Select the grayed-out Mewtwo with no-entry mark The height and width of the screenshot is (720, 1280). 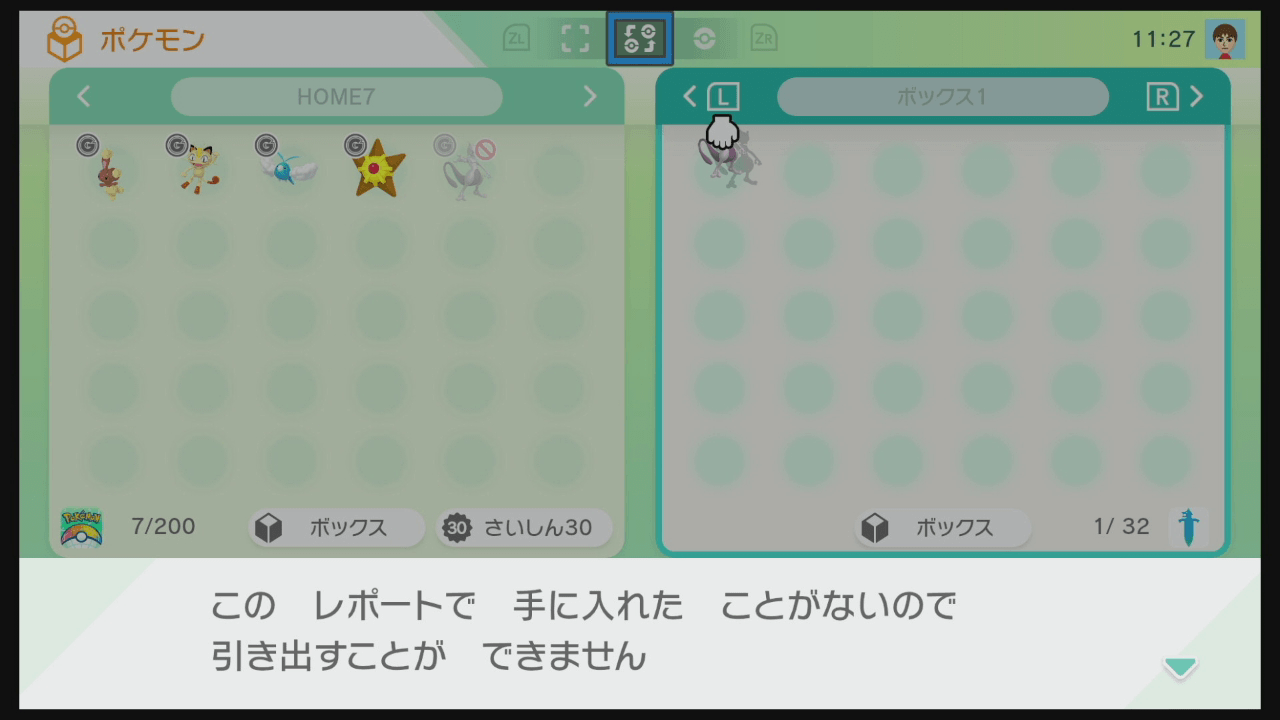click(x=468, y=170)
